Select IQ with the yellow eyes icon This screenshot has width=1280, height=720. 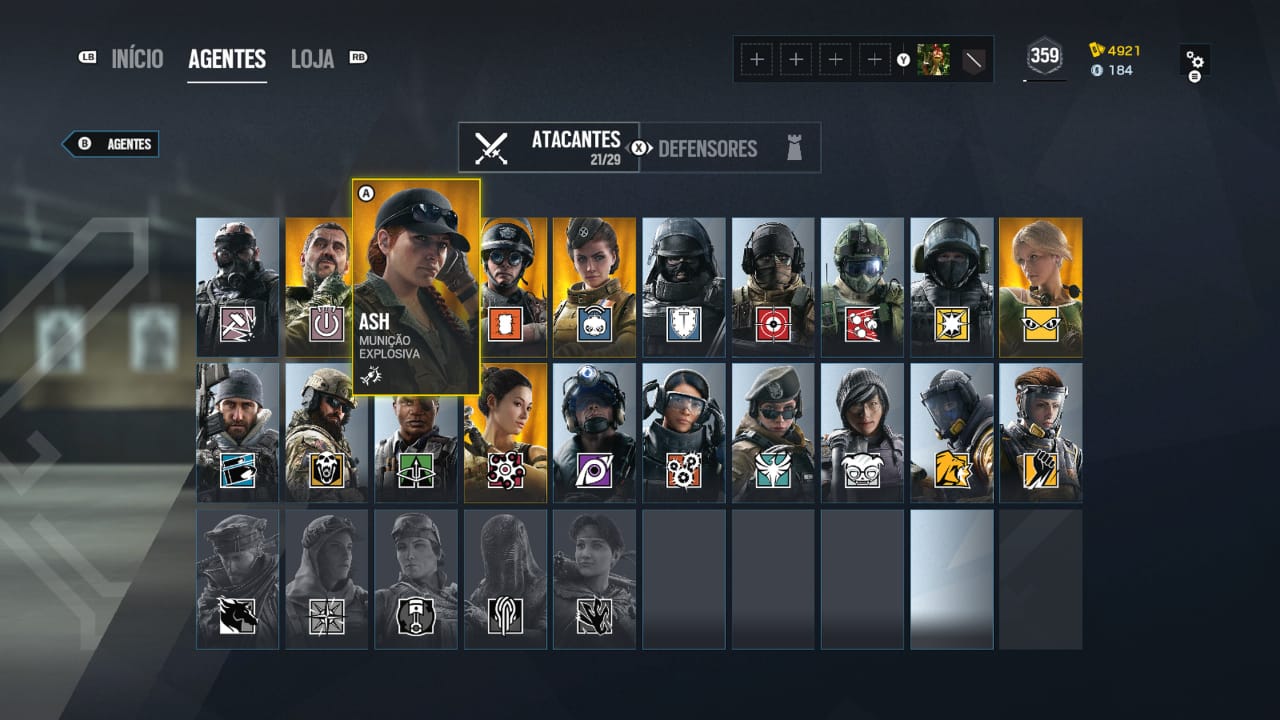pos(1040,324)
